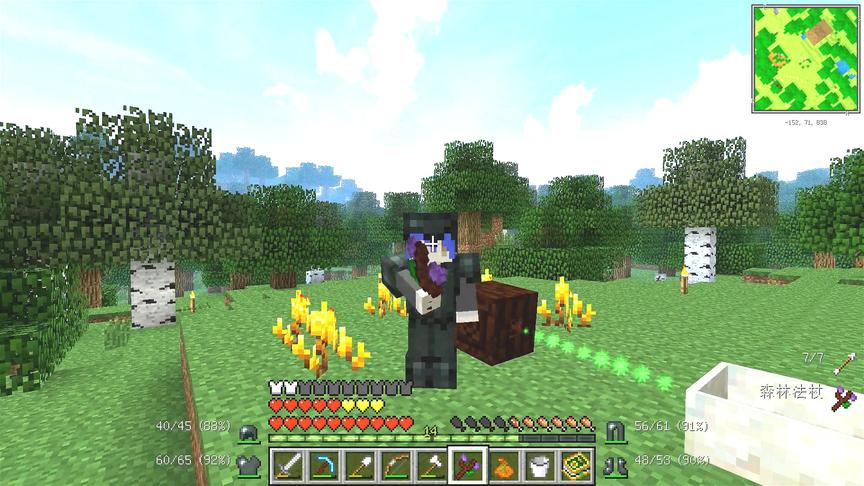The width and height of the screenshot is (864, 486).
Task: Select the bucket in the hotbar
Action: tap(538, 465)
